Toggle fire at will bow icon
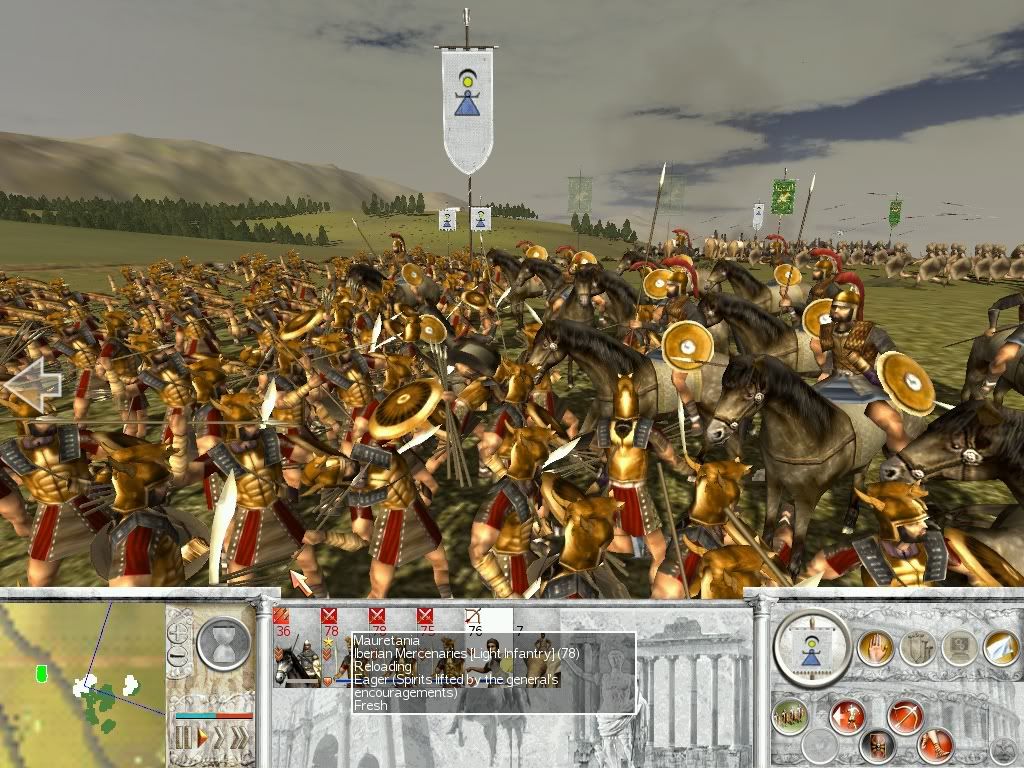1024x768 pixels. pos(905,717)
